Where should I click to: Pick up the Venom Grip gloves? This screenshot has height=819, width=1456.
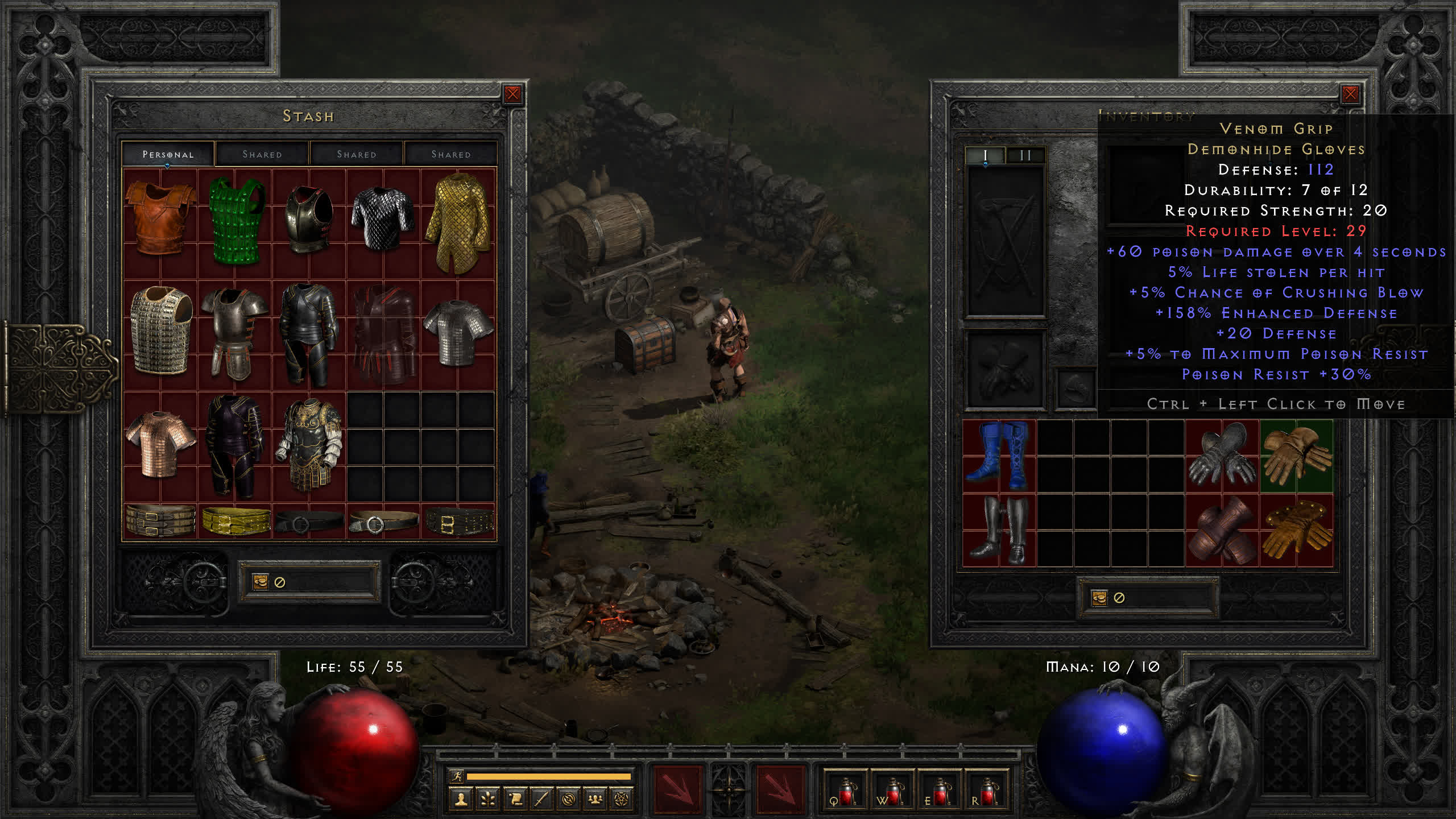pyautogui.click(x=1296, y=456)
